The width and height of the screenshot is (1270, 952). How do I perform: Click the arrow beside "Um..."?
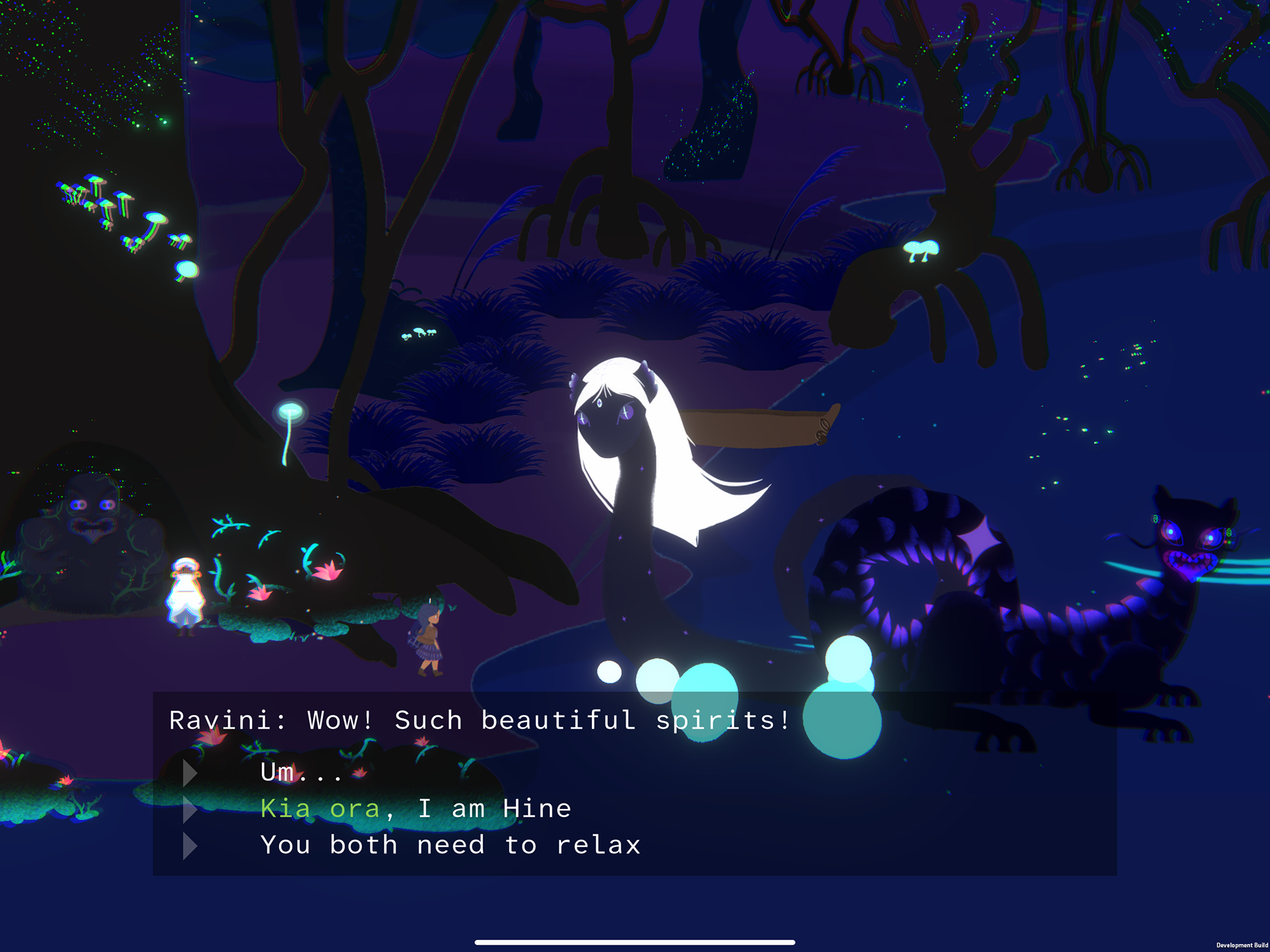pos(192,771)
